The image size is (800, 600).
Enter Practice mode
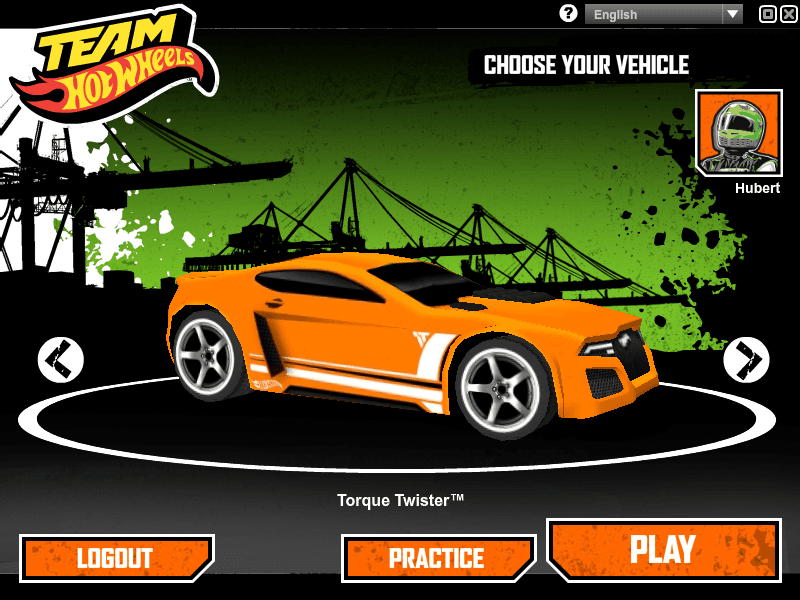[x=438, y=558]
